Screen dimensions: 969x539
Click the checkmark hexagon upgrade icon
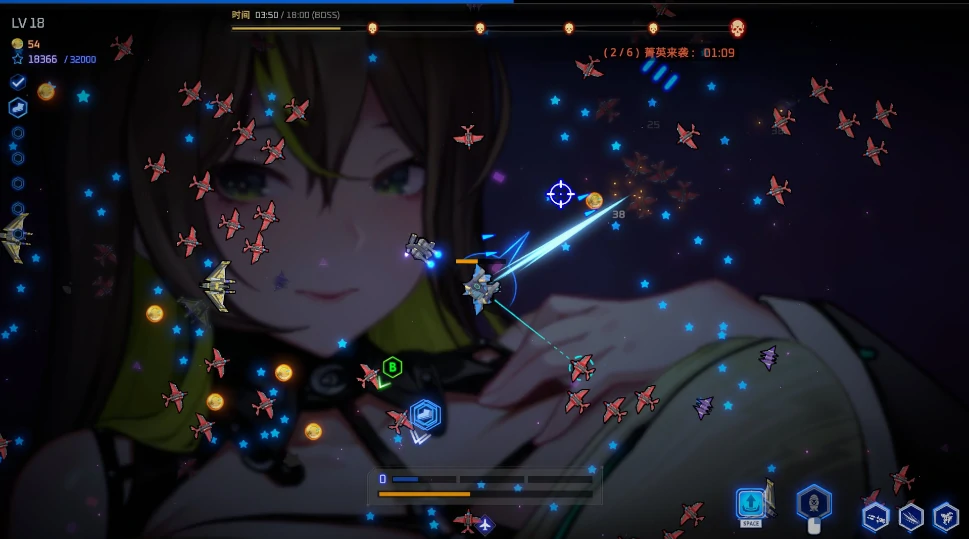pyautogui.click(x=18, y=82)
